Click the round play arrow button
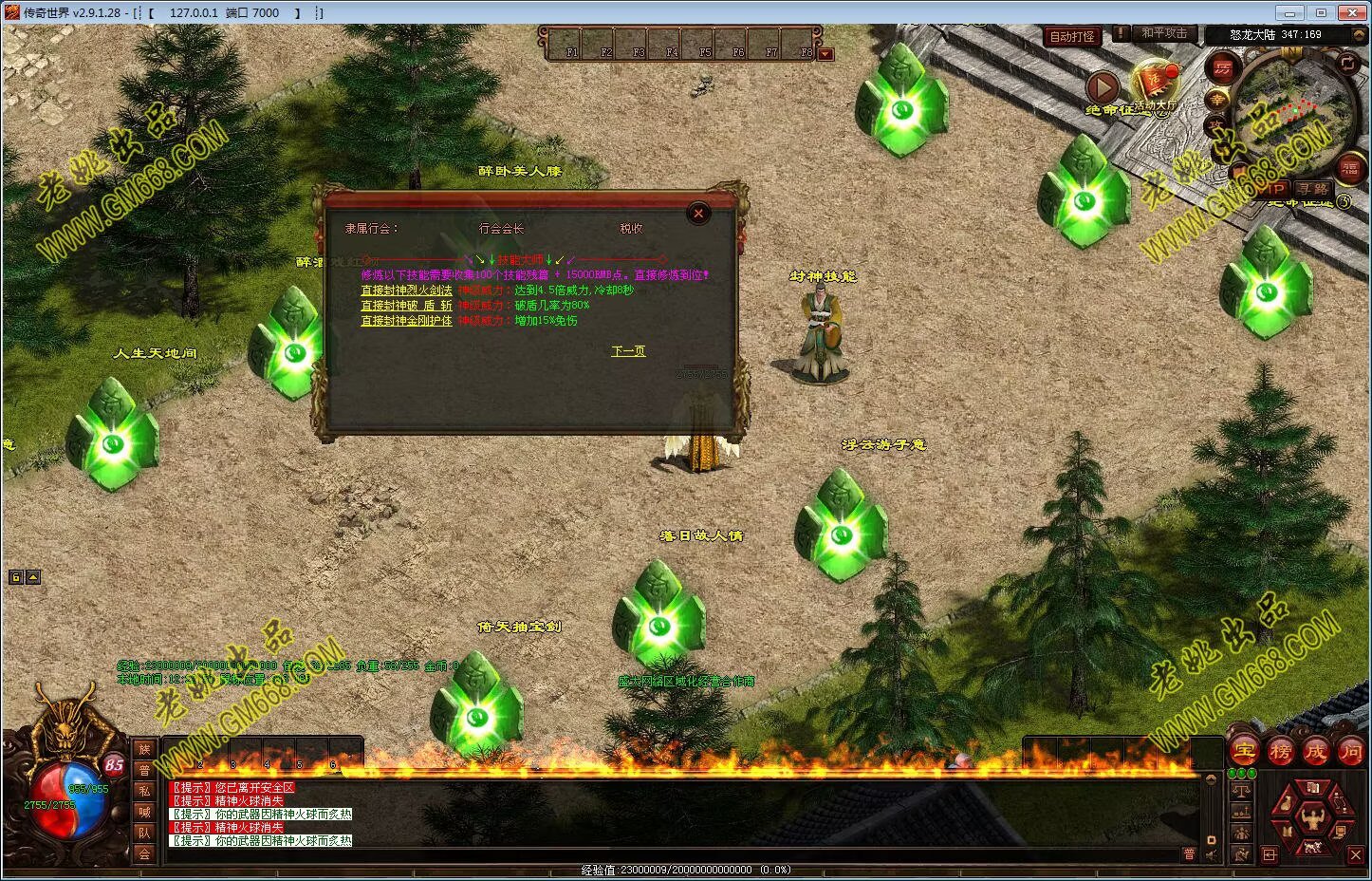This screenshot has width=1372, height=881. pyautogui.click(x=1103, y=87)
